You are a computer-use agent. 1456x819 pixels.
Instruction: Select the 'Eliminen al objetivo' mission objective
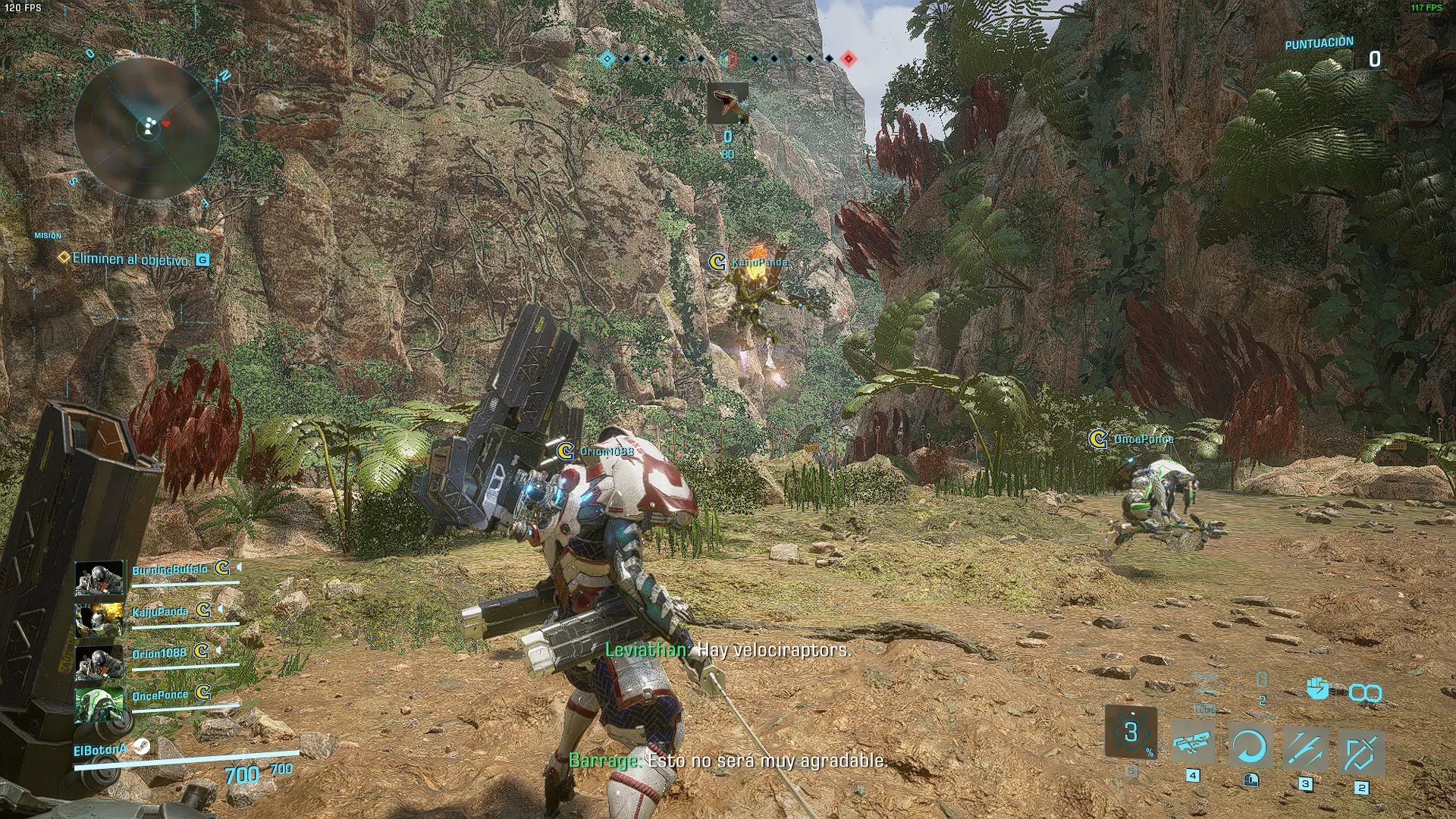tap(130, 259)
